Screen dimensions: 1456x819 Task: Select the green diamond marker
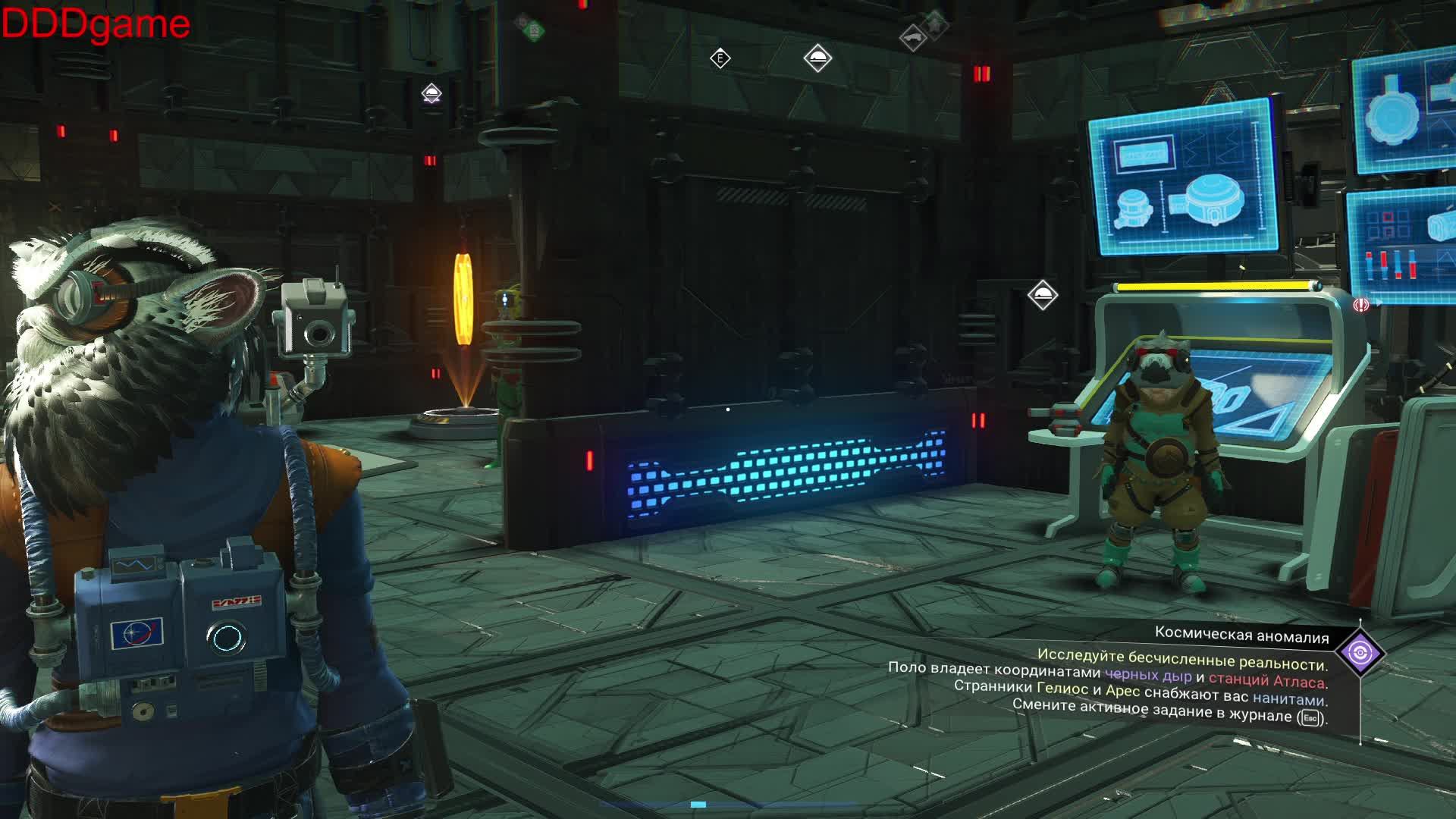533,30
